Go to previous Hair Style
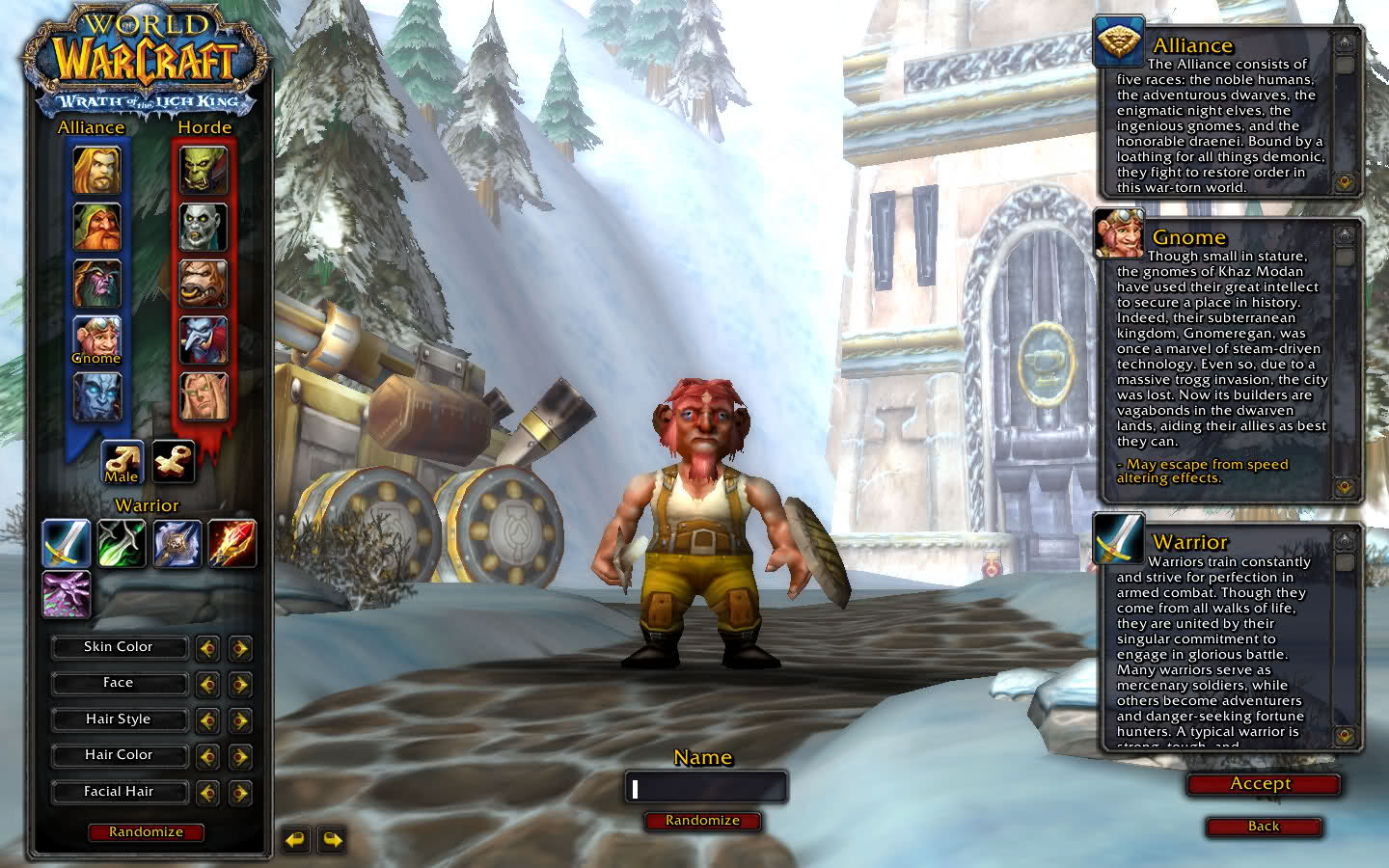This screenshot has width=1389, height=868. point(207,720)
